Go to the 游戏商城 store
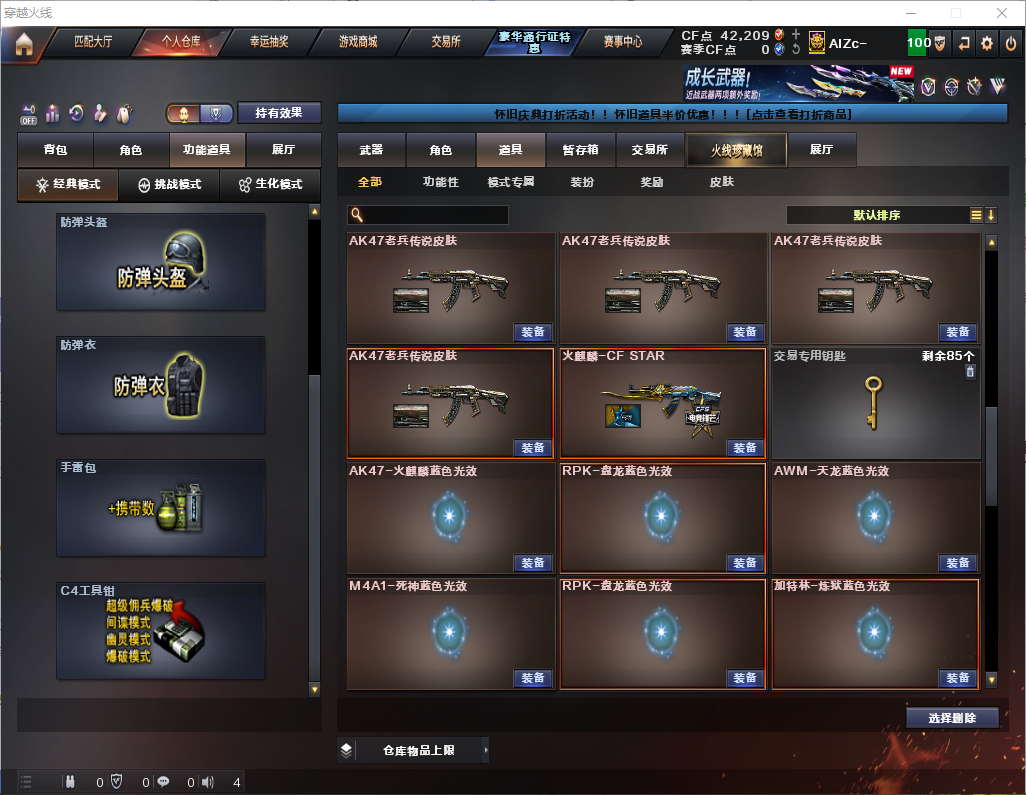The image size is (1026, 795). (x=358, y=43)
